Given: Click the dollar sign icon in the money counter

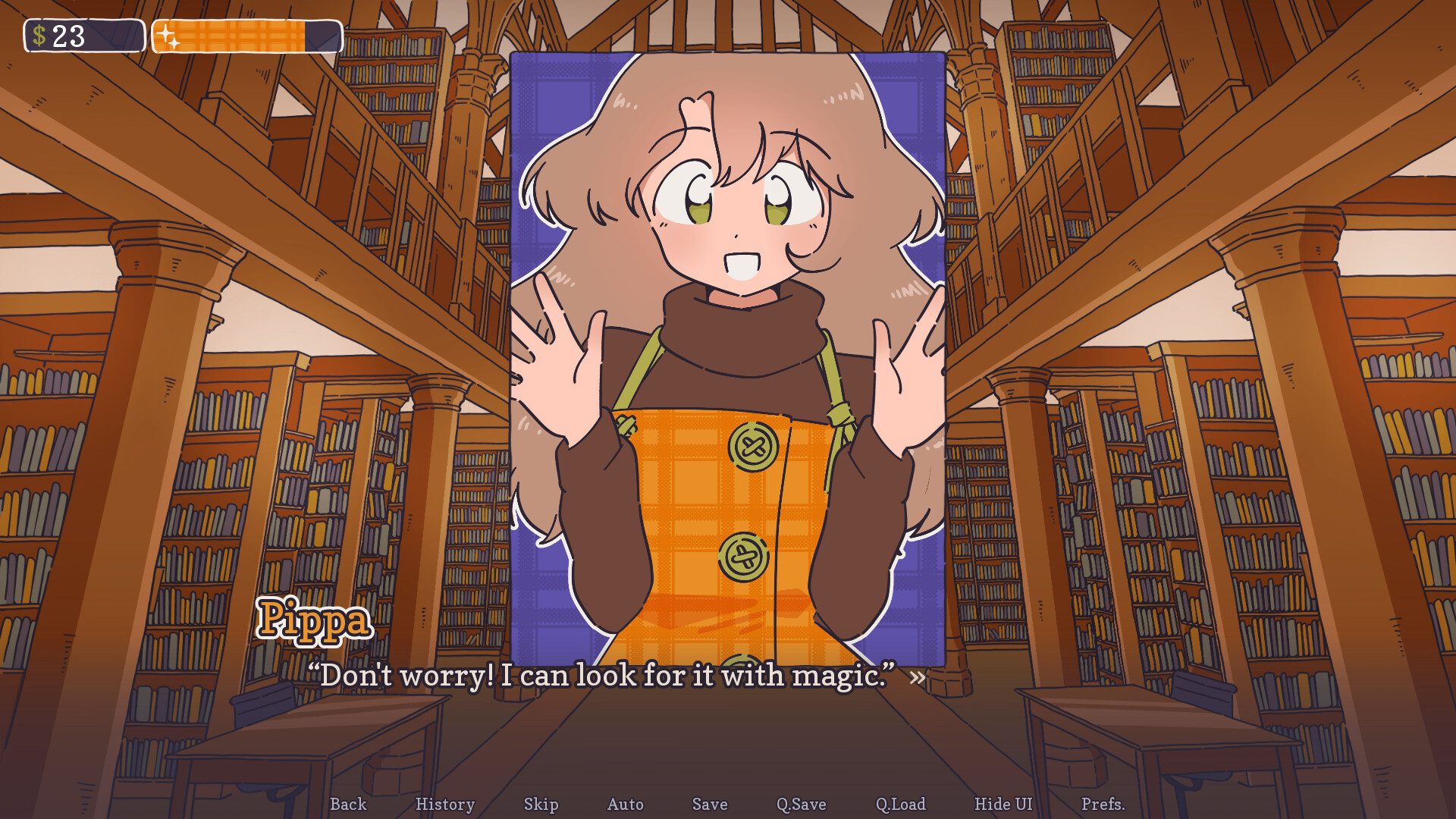Looking at the screenshot, I should pos(39,33).
